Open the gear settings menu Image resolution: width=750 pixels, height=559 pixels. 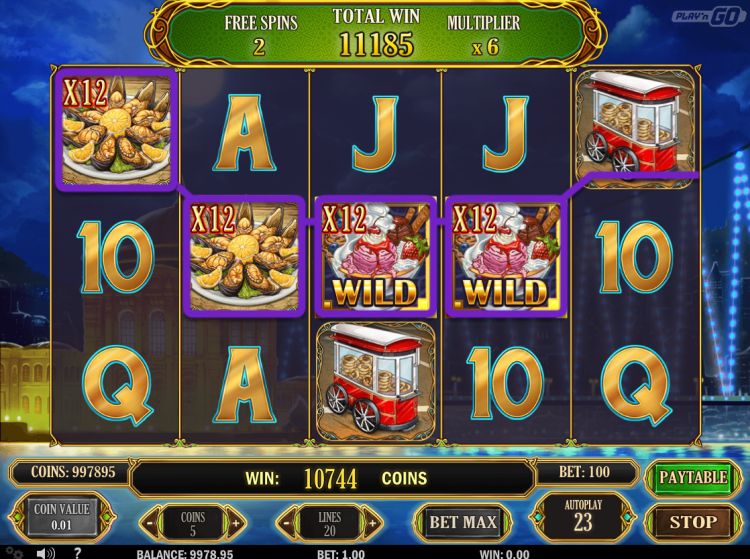pyautogui.click(x=14, y=552)
